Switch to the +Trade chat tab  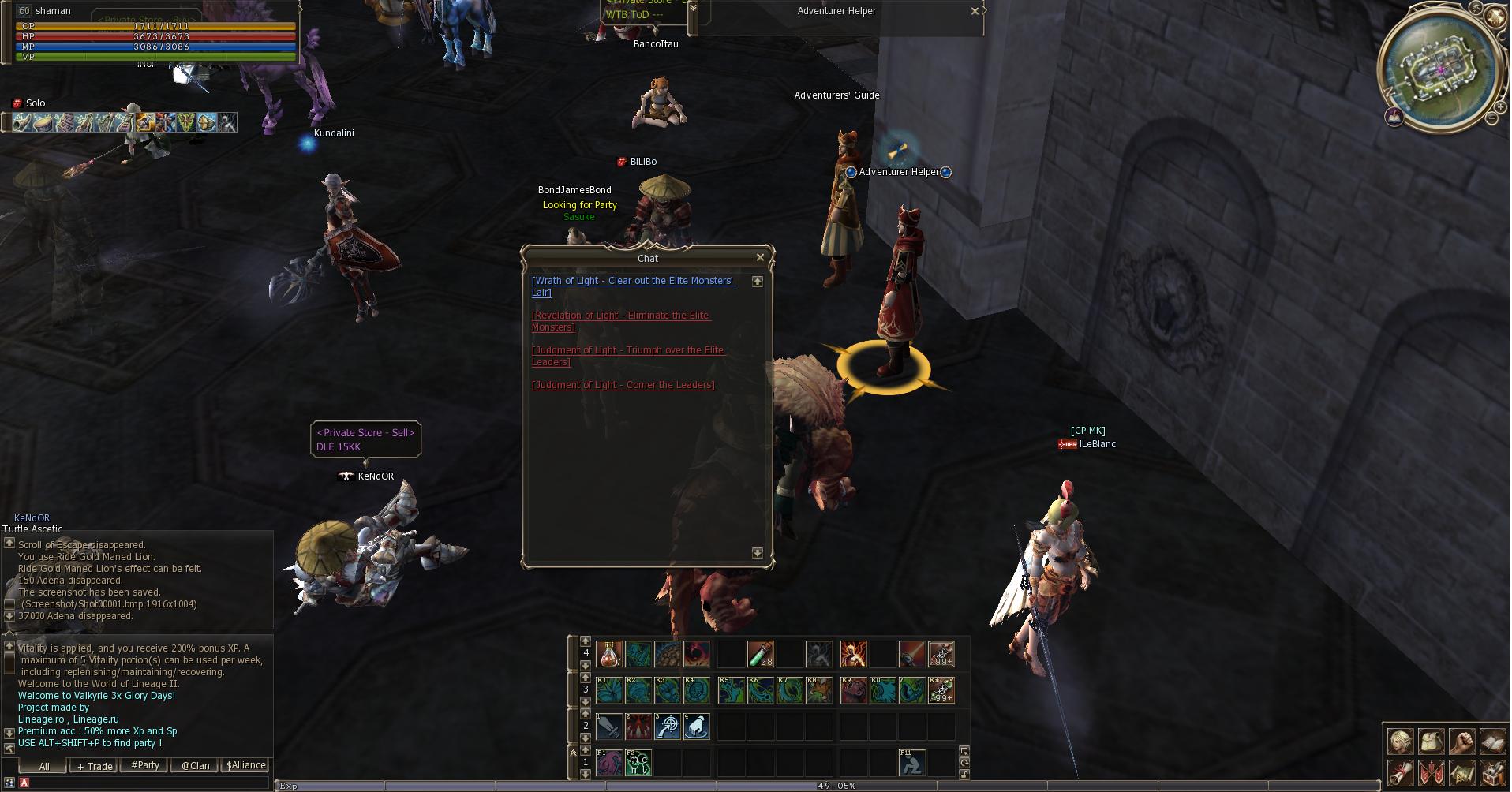coord(95,766)
